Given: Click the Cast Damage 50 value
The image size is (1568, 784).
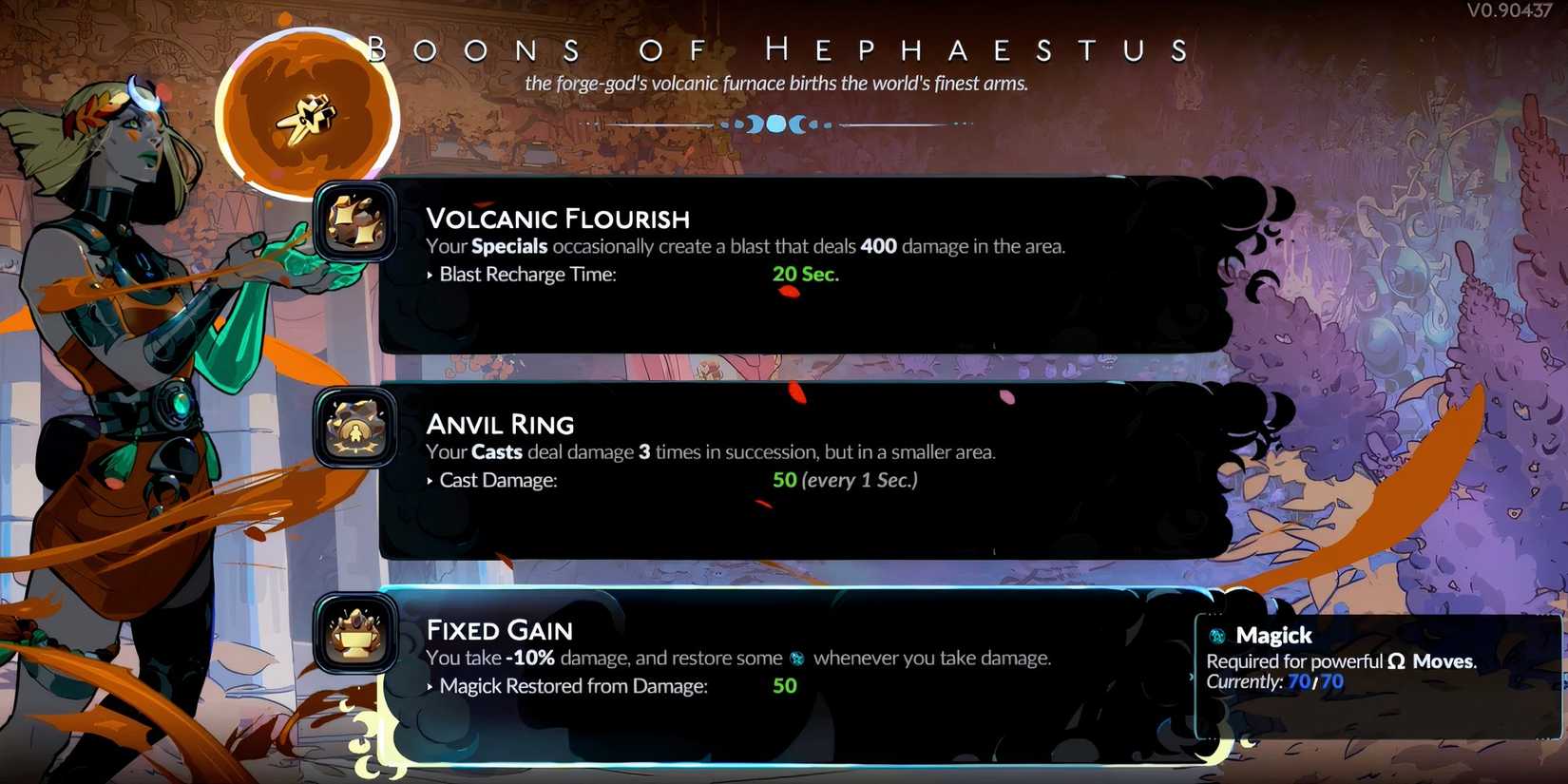Looking at the screenshot, I should (782, 480).
